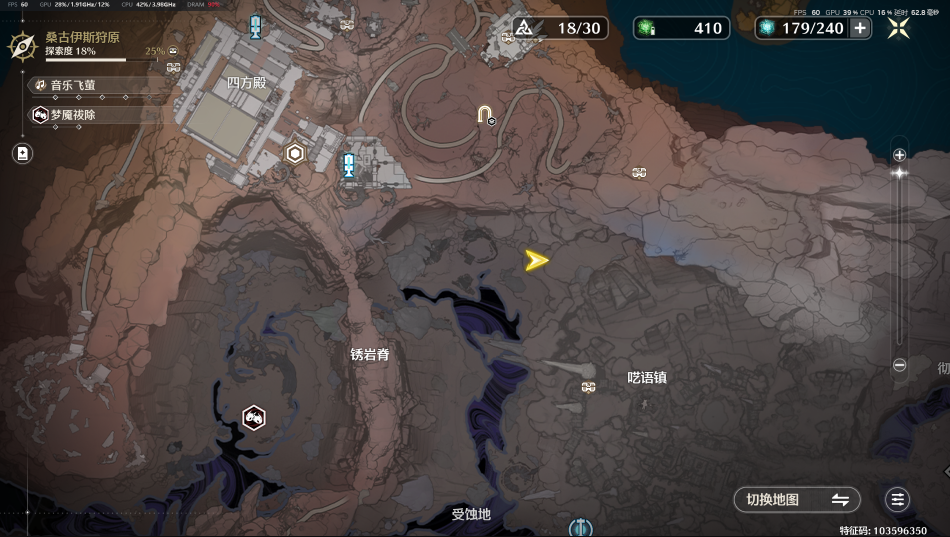The height and width of the screenshot is (537, 950).
Task: Open the map filter settings button
Action: click(x=897, y=499)
